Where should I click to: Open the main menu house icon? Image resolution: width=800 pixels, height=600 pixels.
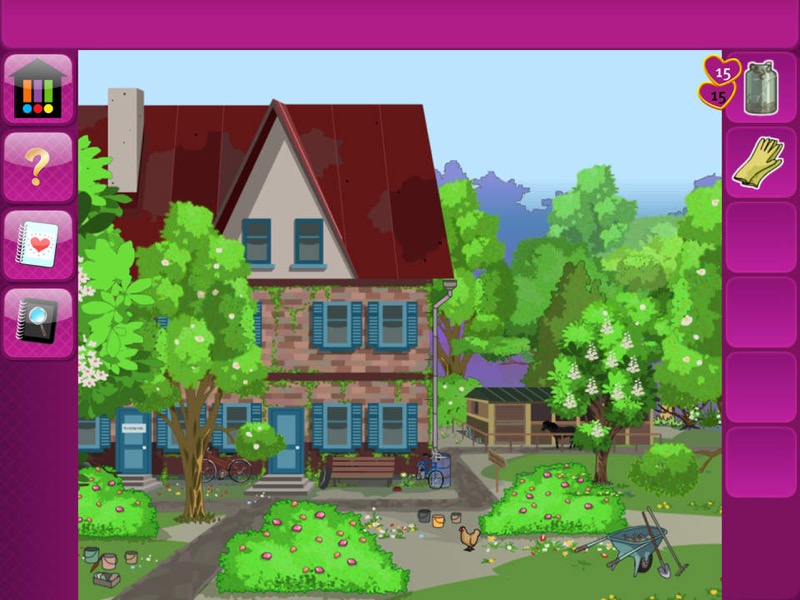coord(38,88)
